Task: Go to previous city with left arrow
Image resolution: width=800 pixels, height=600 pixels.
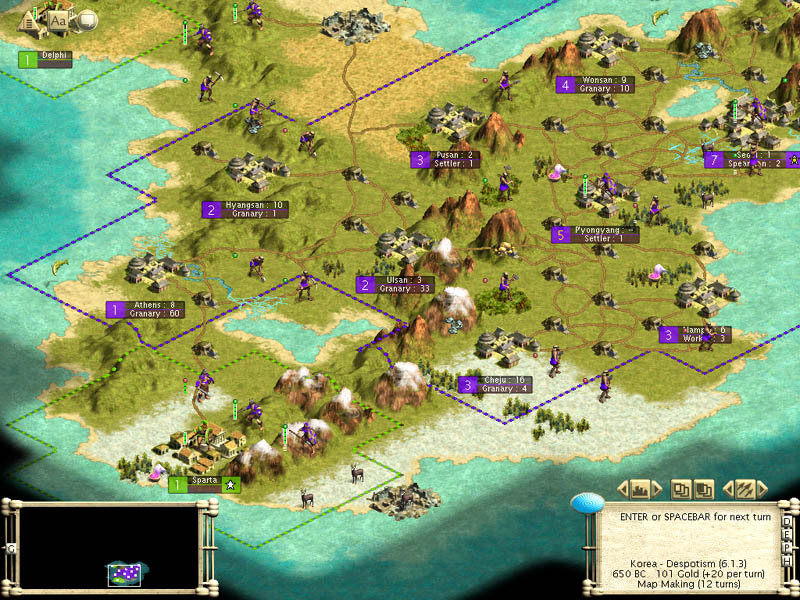Action: [x=622, y=489]
